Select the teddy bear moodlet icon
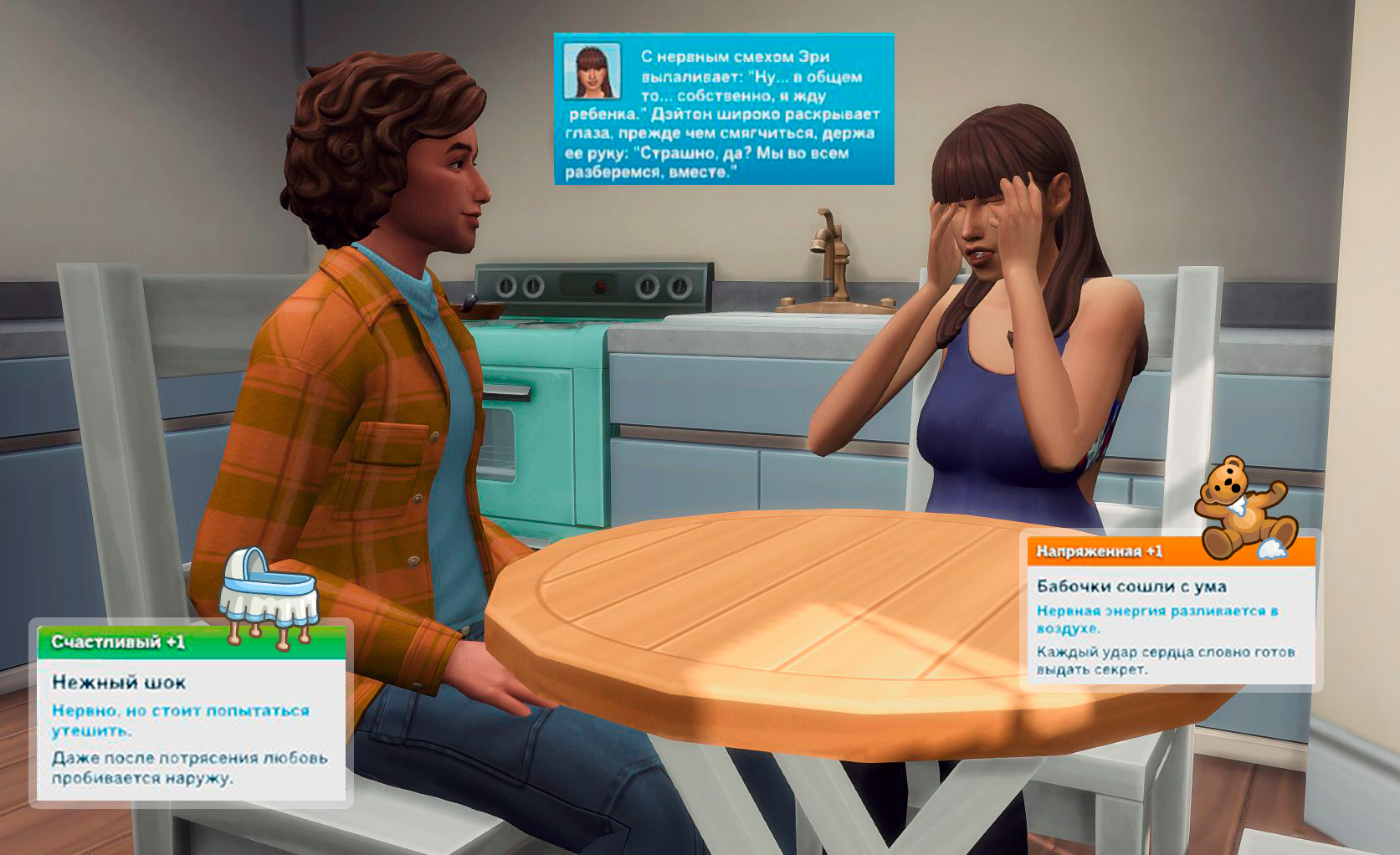 pos(1244,509)
